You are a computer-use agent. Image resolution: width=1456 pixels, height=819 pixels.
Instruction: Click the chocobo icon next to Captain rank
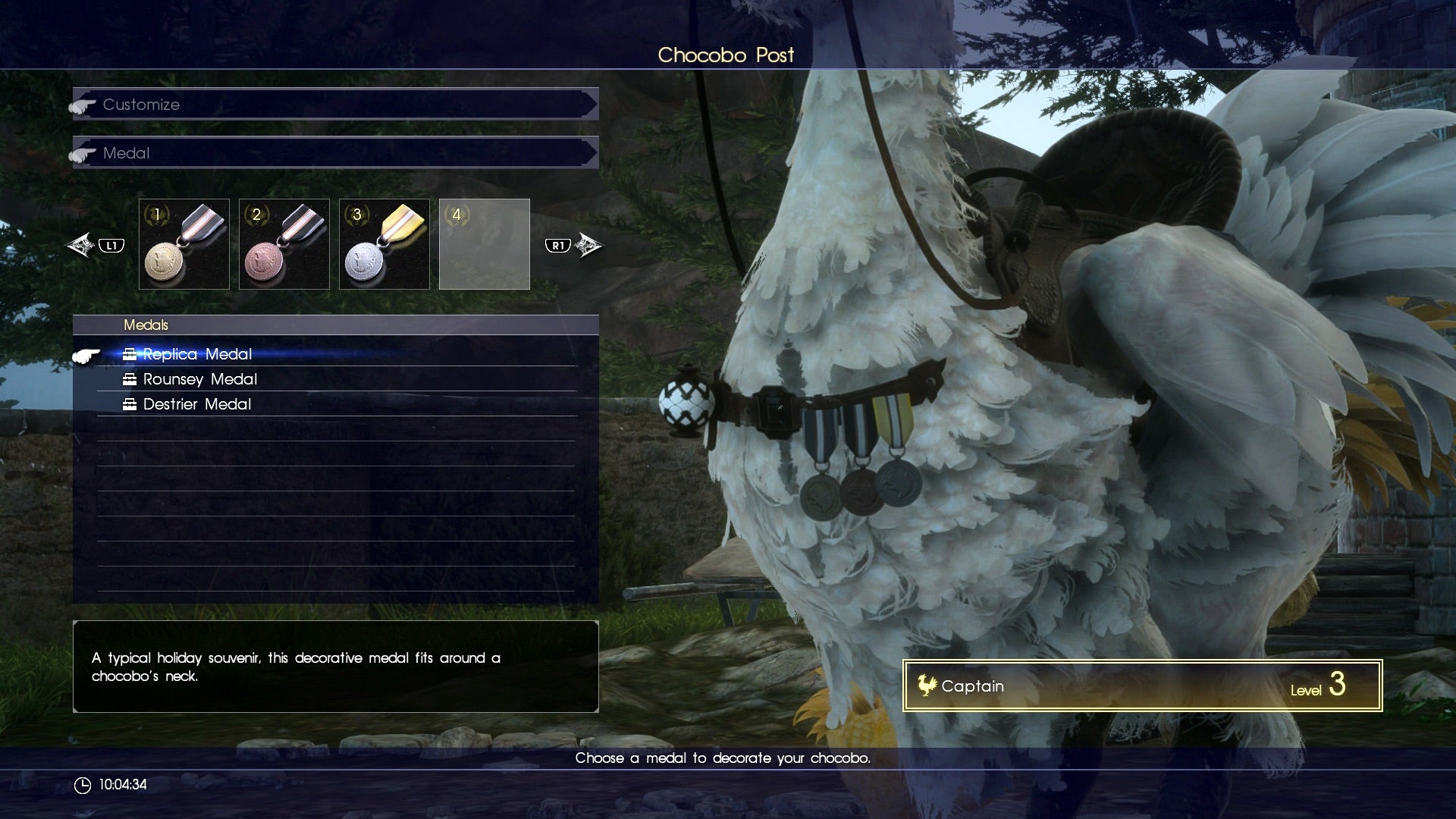coord(928,686)
